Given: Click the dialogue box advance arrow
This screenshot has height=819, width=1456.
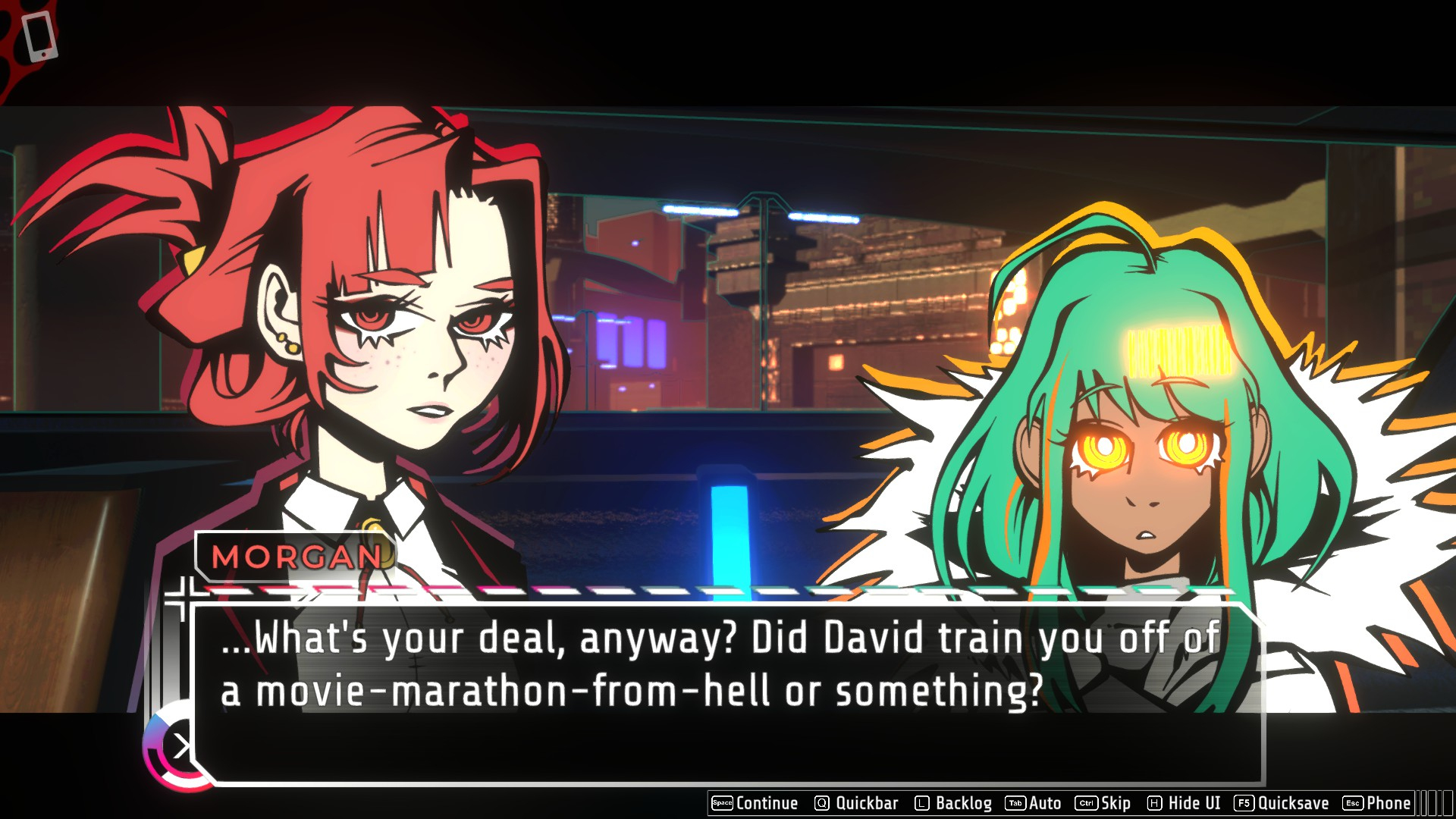Looking at the screenshot, I should coord(180,747).
